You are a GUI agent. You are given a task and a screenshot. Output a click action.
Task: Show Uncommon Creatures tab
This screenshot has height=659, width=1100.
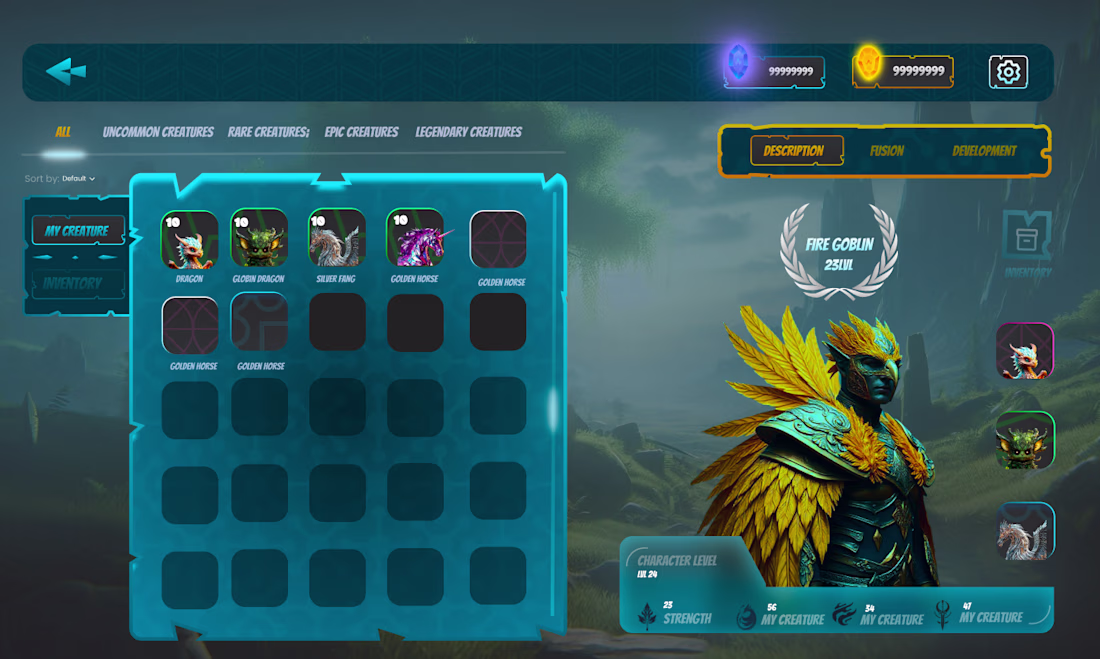click(158, 132)
